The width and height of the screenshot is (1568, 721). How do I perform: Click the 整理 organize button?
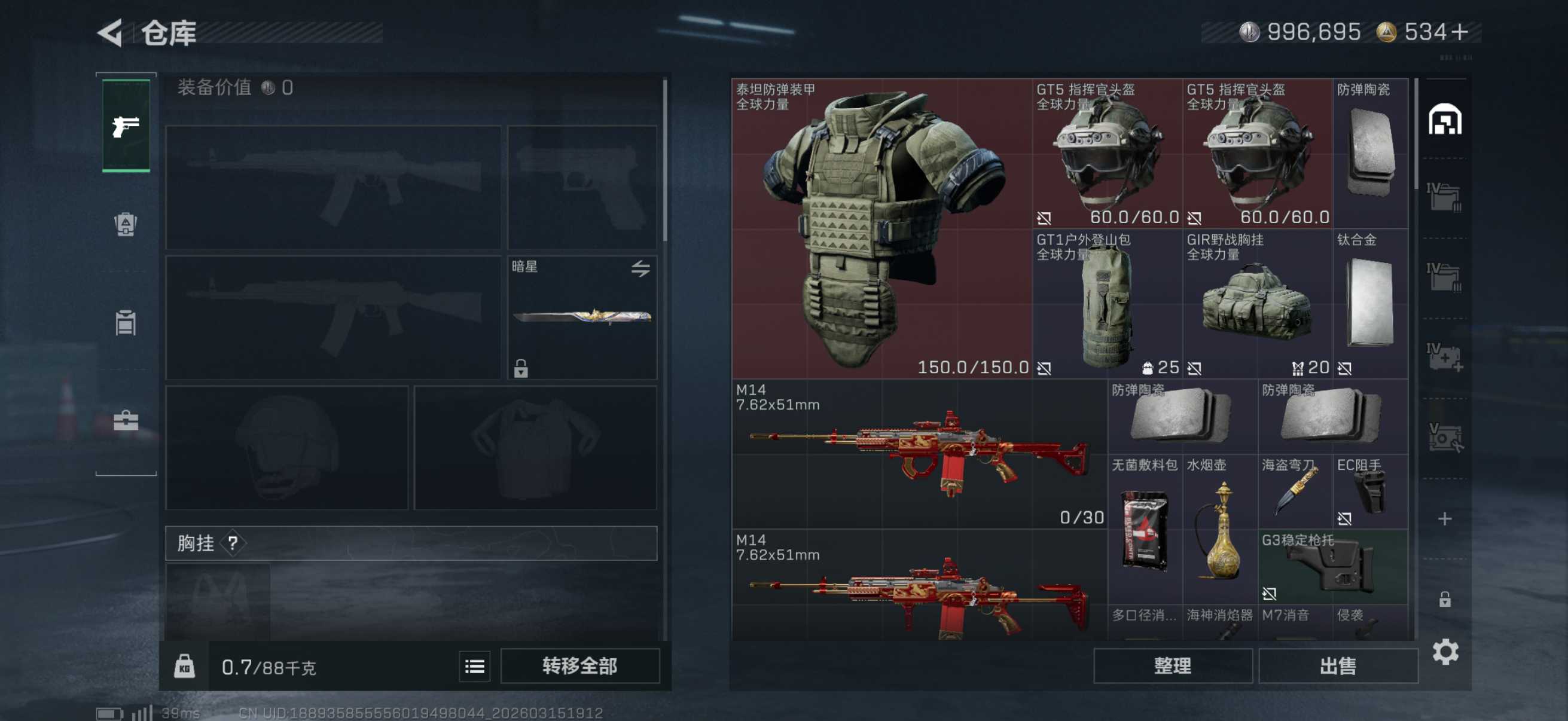point(1172,666)
